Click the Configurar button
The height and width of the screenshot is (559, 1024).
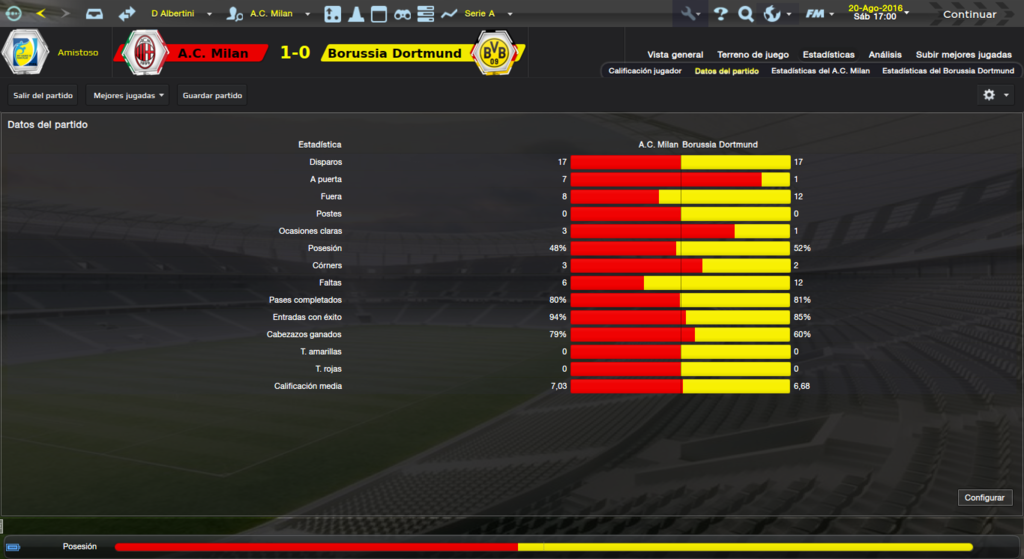pos(985,497)
